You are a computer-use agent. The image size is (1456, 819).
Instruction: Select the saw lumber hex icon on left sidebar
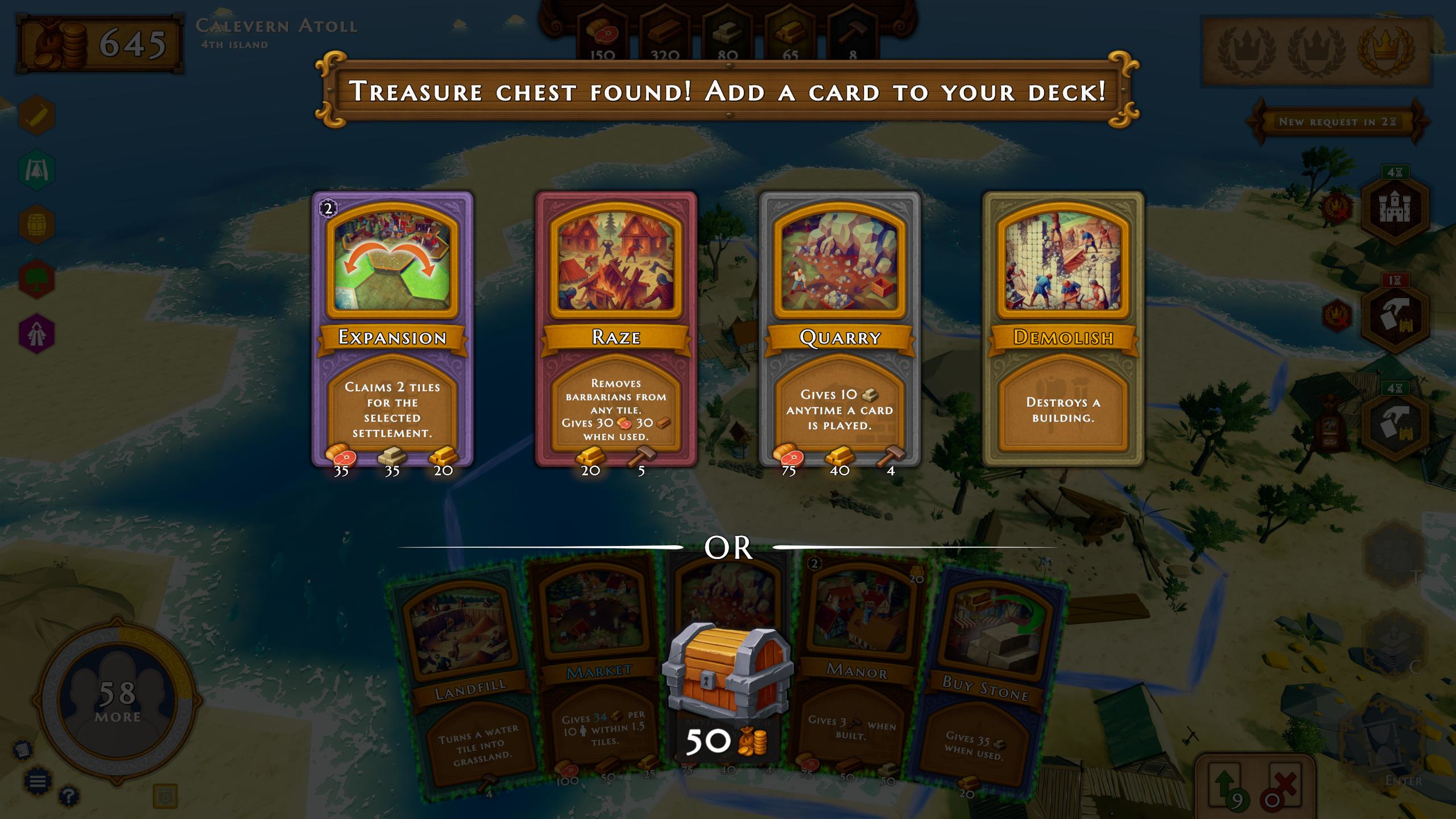pos(35,115)
